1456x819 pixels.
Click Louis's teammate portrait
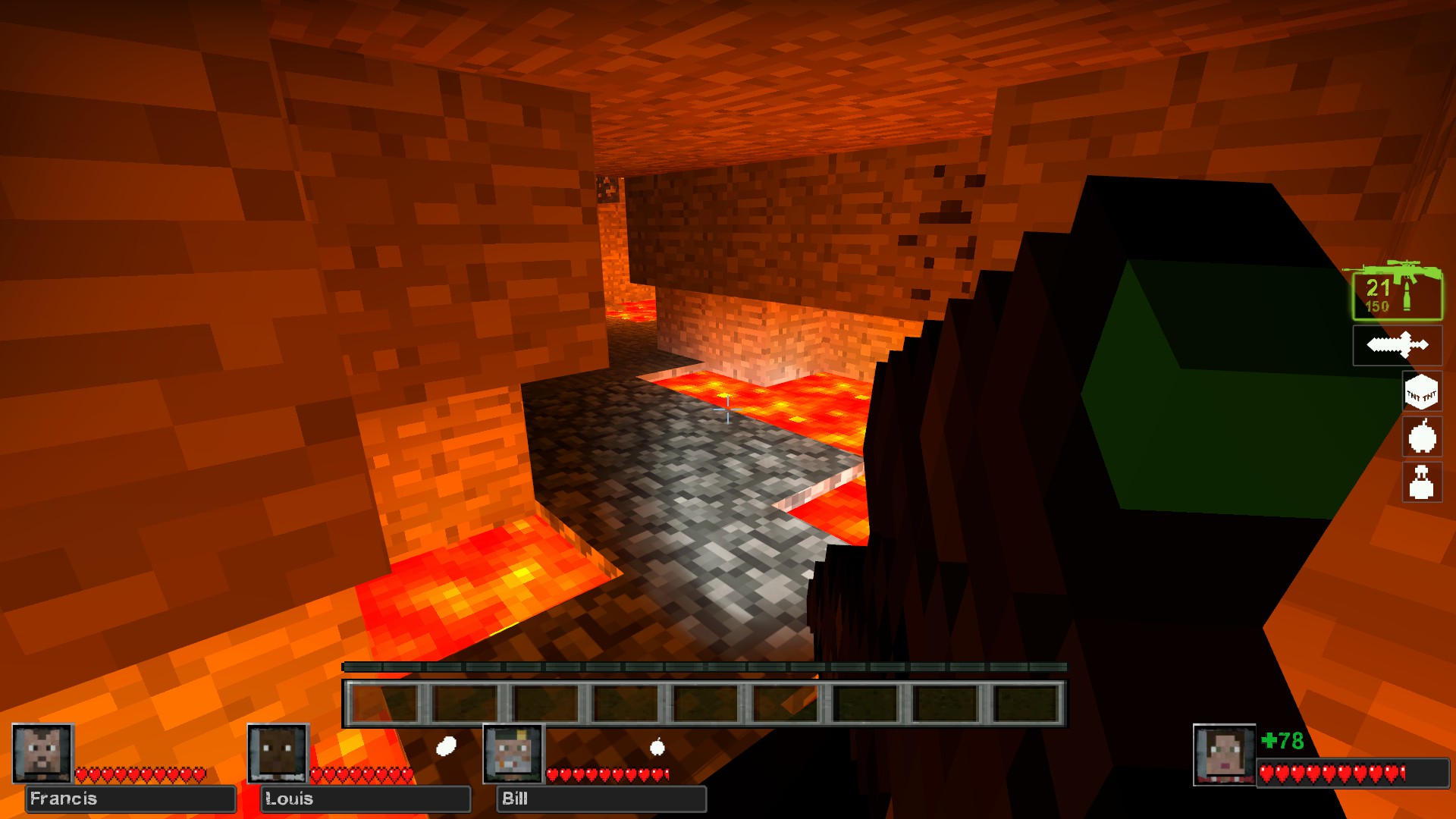point(278,753)
